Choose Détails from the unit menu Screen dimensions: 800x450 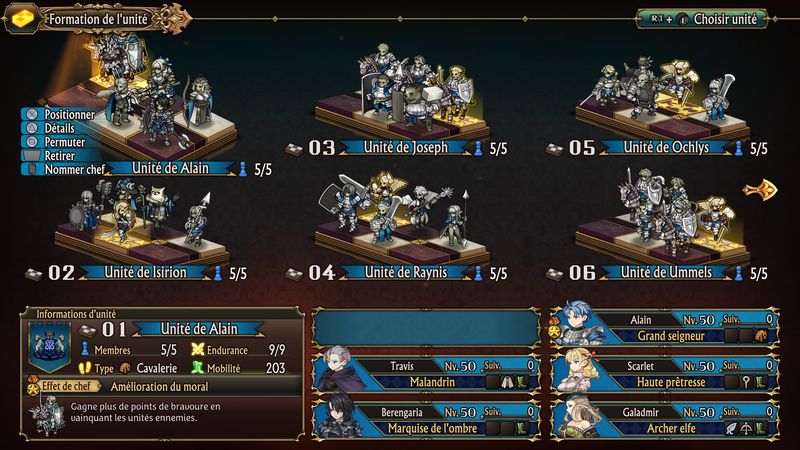(58, 129)
